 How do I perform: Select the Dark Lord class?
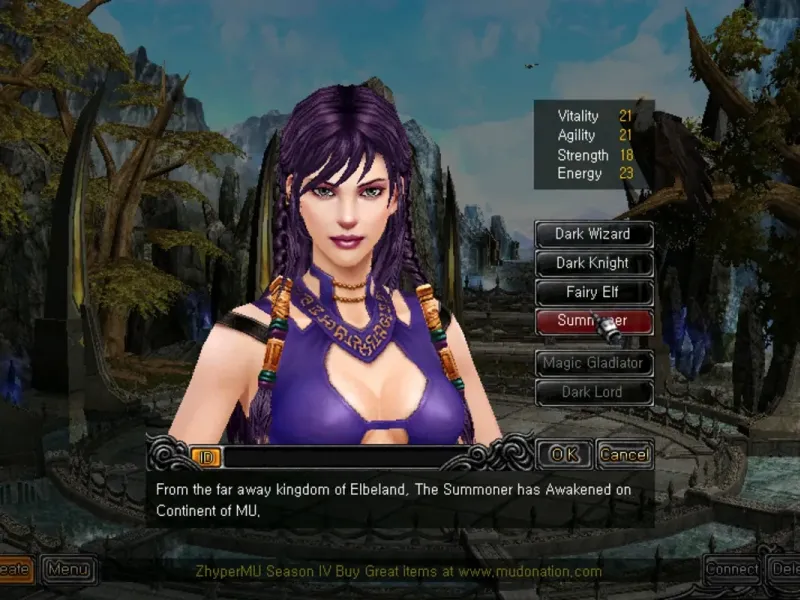click(x=593, y=392)
